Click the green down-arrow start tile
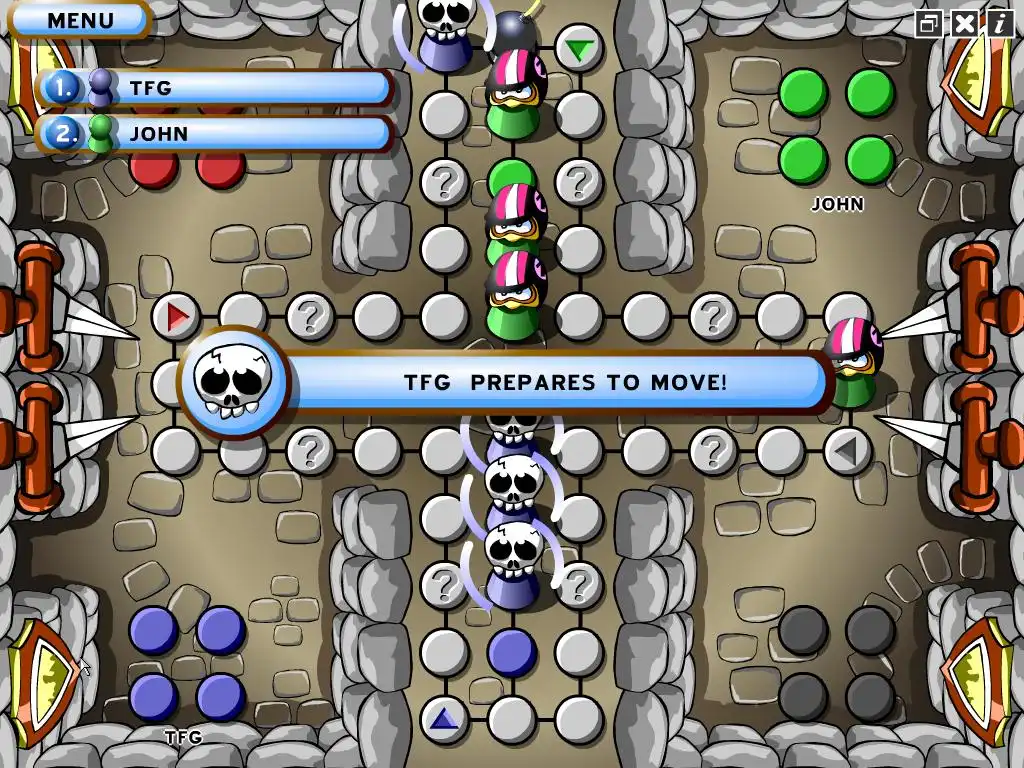The image size is (1024, 768). [578, 48]
